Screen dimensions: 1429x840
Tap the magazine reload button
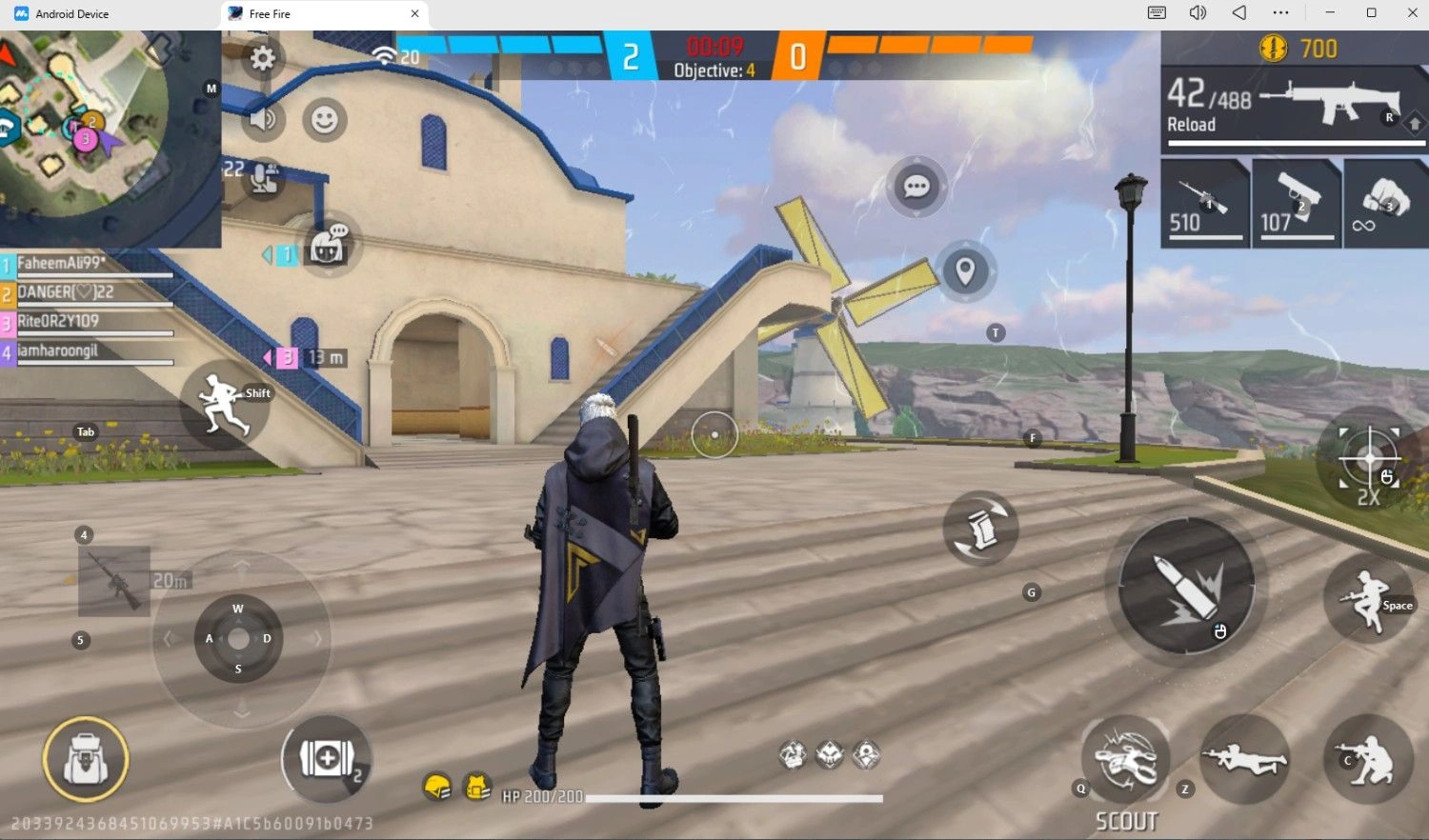(x=980, y=529)
